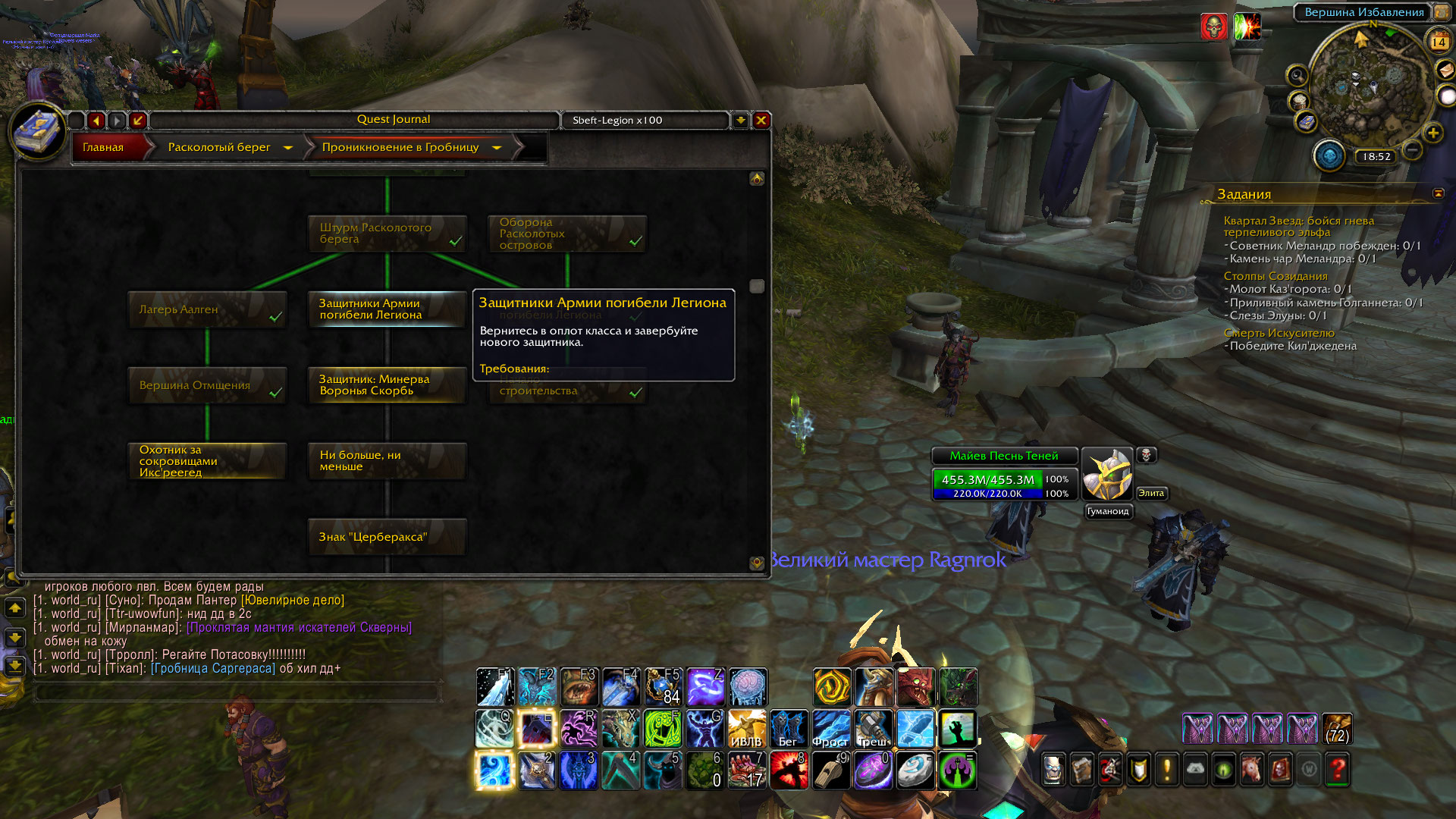Close the Quest Journal window

pyautogui.click(x=761, y=120)
